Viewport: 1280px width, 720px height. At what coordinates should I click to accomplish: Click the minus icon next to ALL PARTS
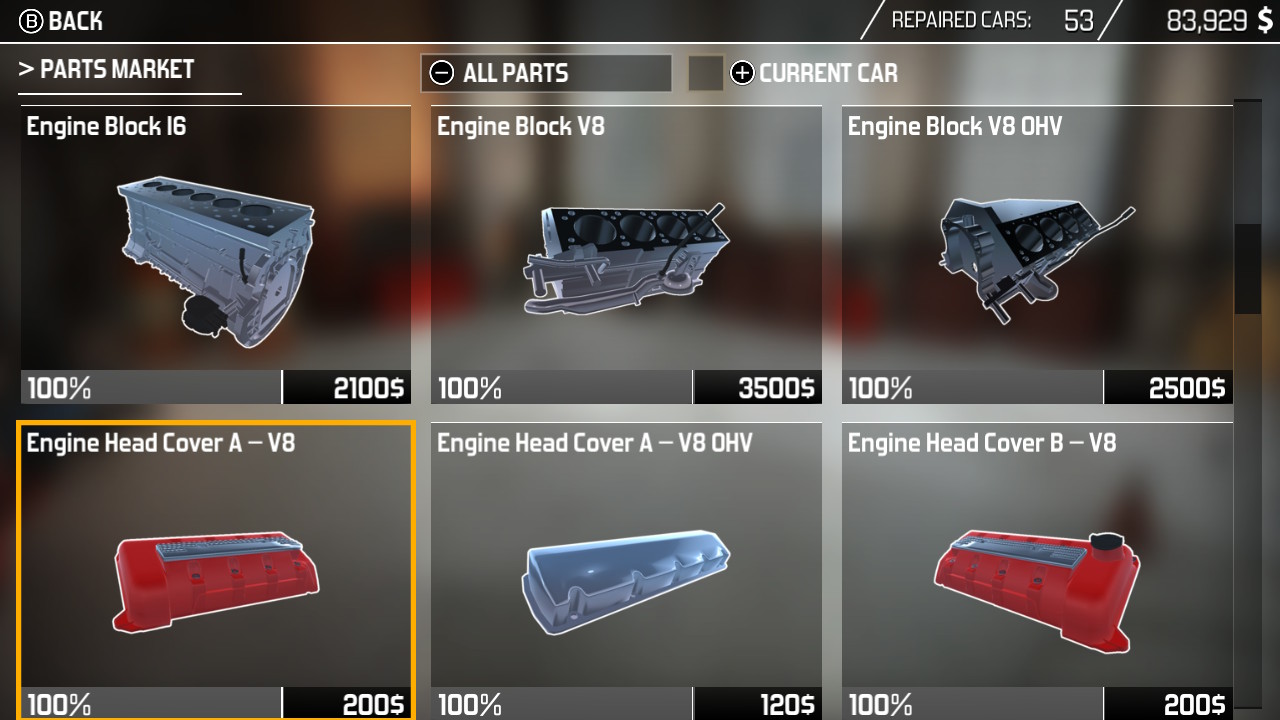click(x=441, y=73)
